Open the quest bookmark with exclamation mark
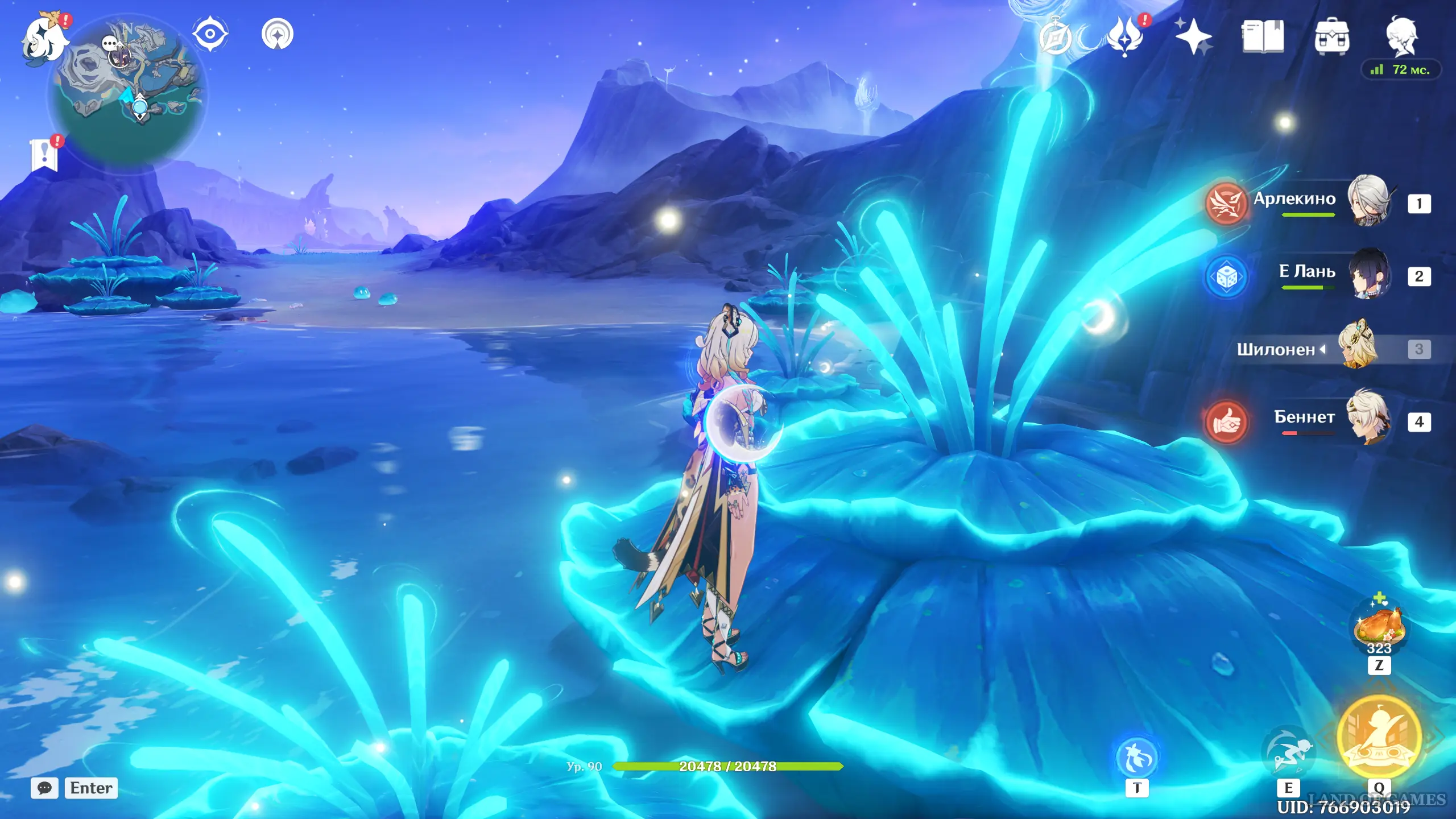Viewport: 1456px width, 819px height. point(45,155)
